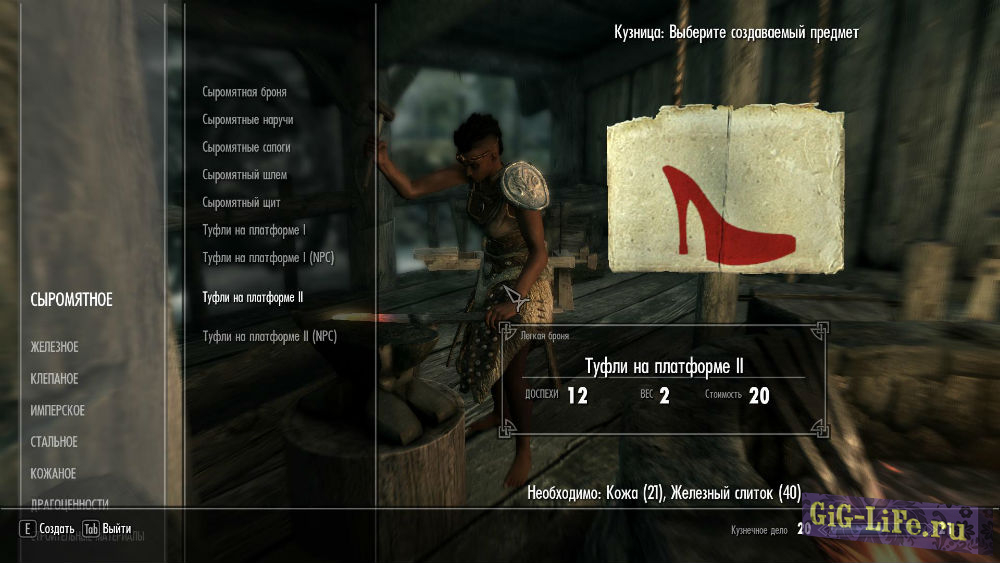Open the СЫРОМЯТНОЕ category

click(71, 300)
